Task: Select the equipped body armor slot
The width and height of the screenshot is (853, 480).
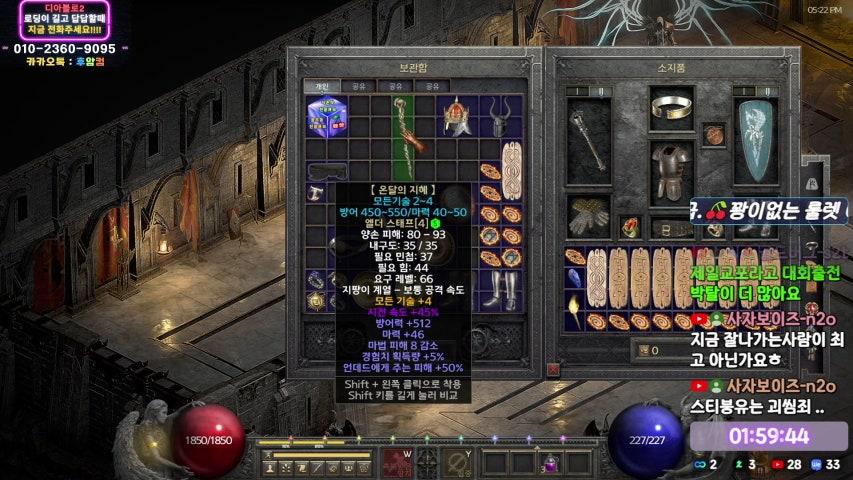Action: 670,169
